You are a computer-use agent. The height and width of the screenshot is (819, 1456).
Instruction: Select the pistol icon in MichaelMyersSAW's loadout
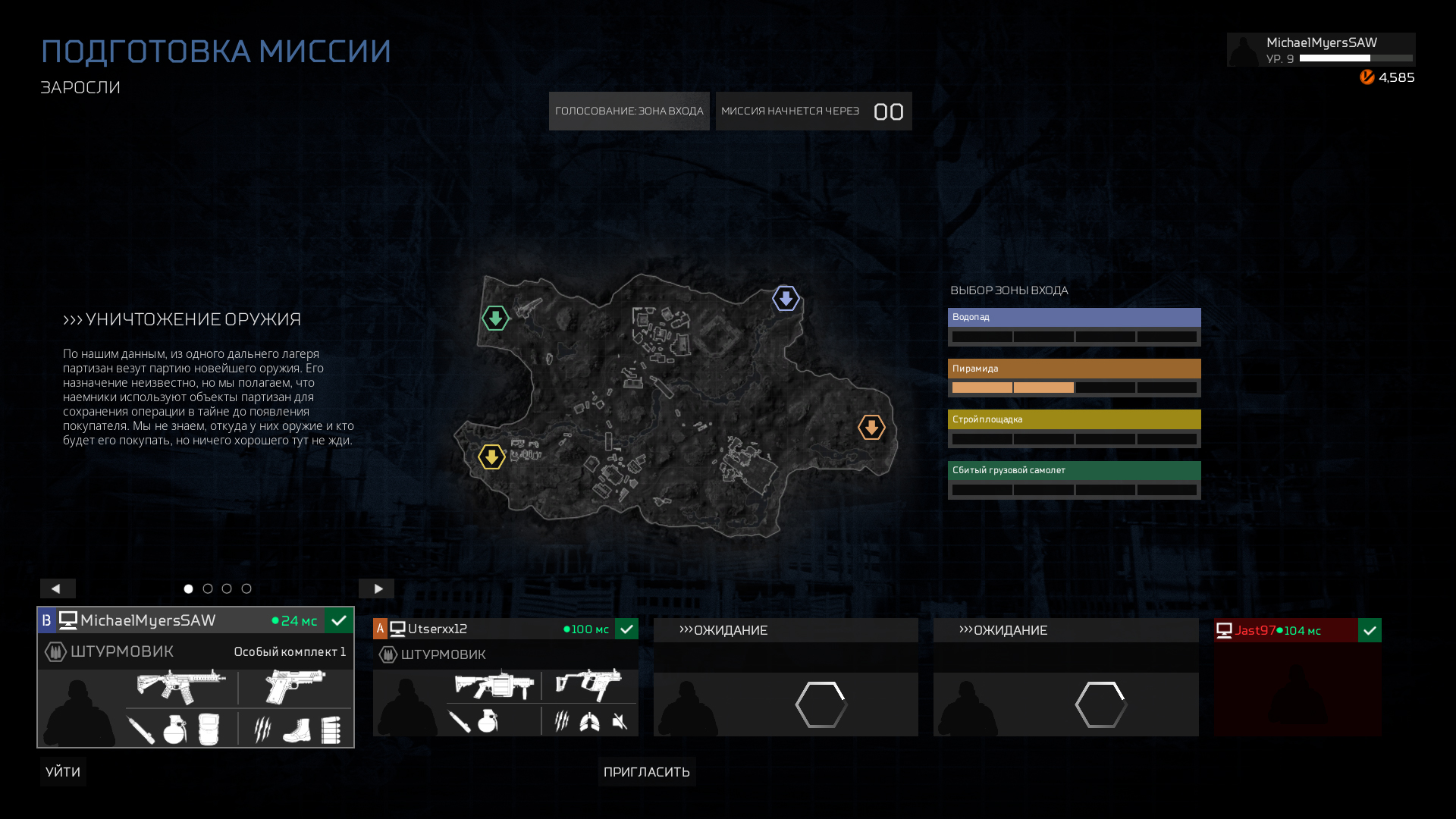(295, 685)
